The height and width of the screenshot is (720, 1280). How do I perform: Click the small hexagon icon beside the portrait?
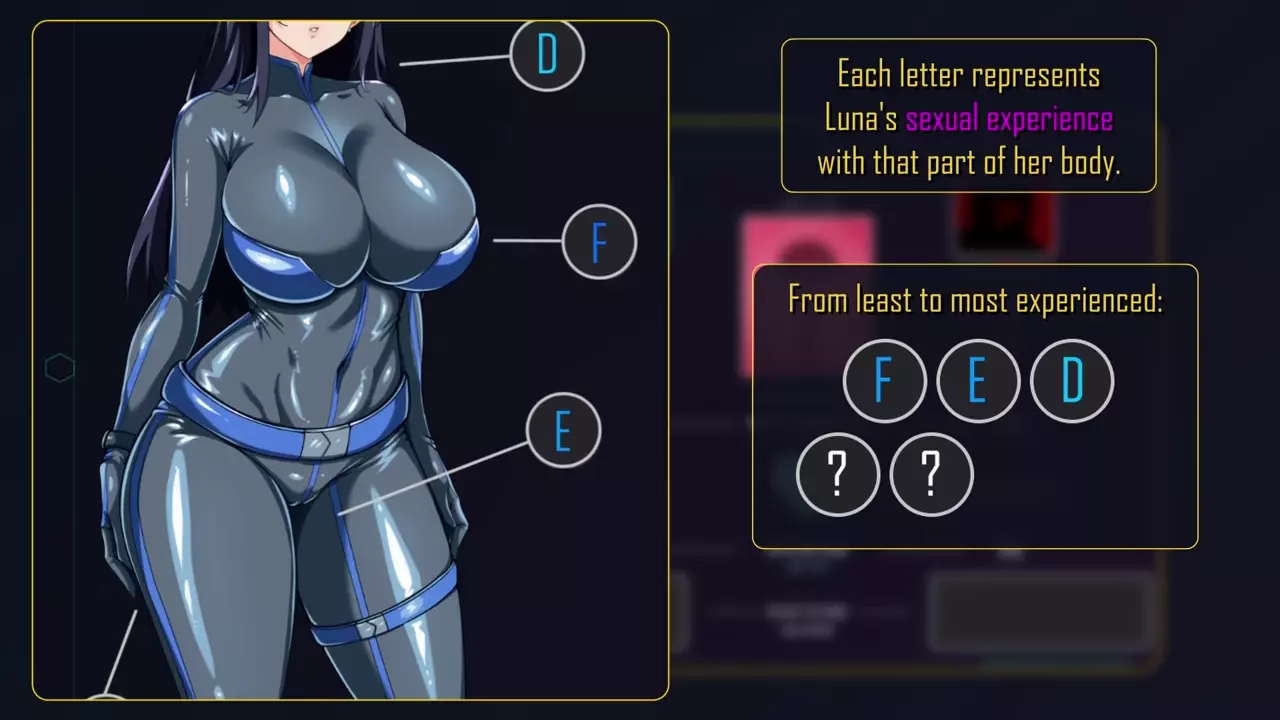click(x=60, y=368)
